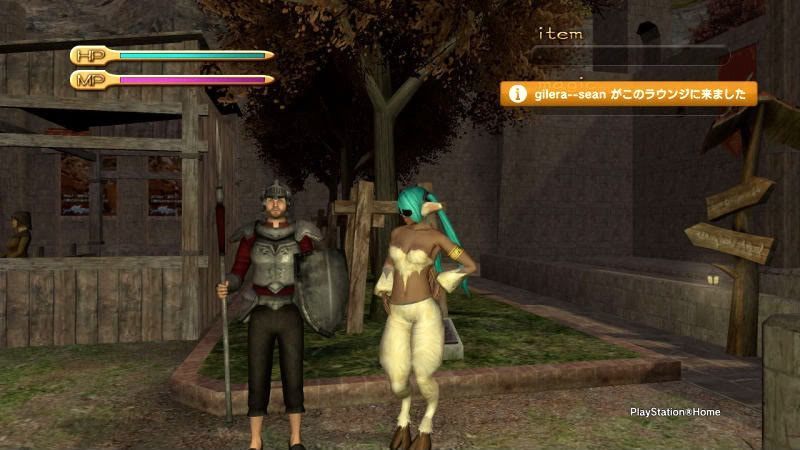Open the item panel
The image size is (800, 450).
(x=561, y=34)
